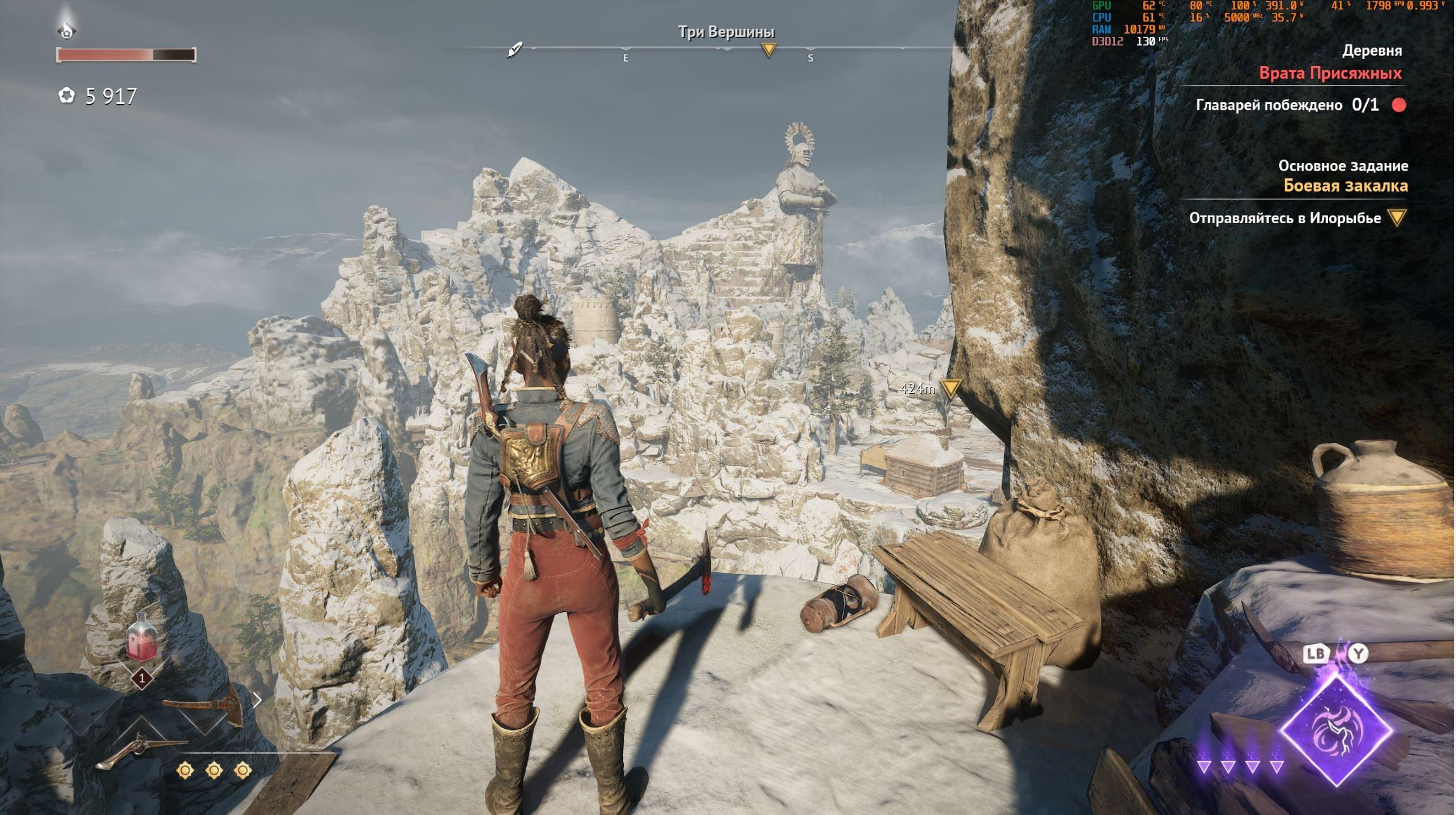1456x815 pixels.
Task: Click the Отправляйтесь в Илорыбье objective
Action: 1284,218
